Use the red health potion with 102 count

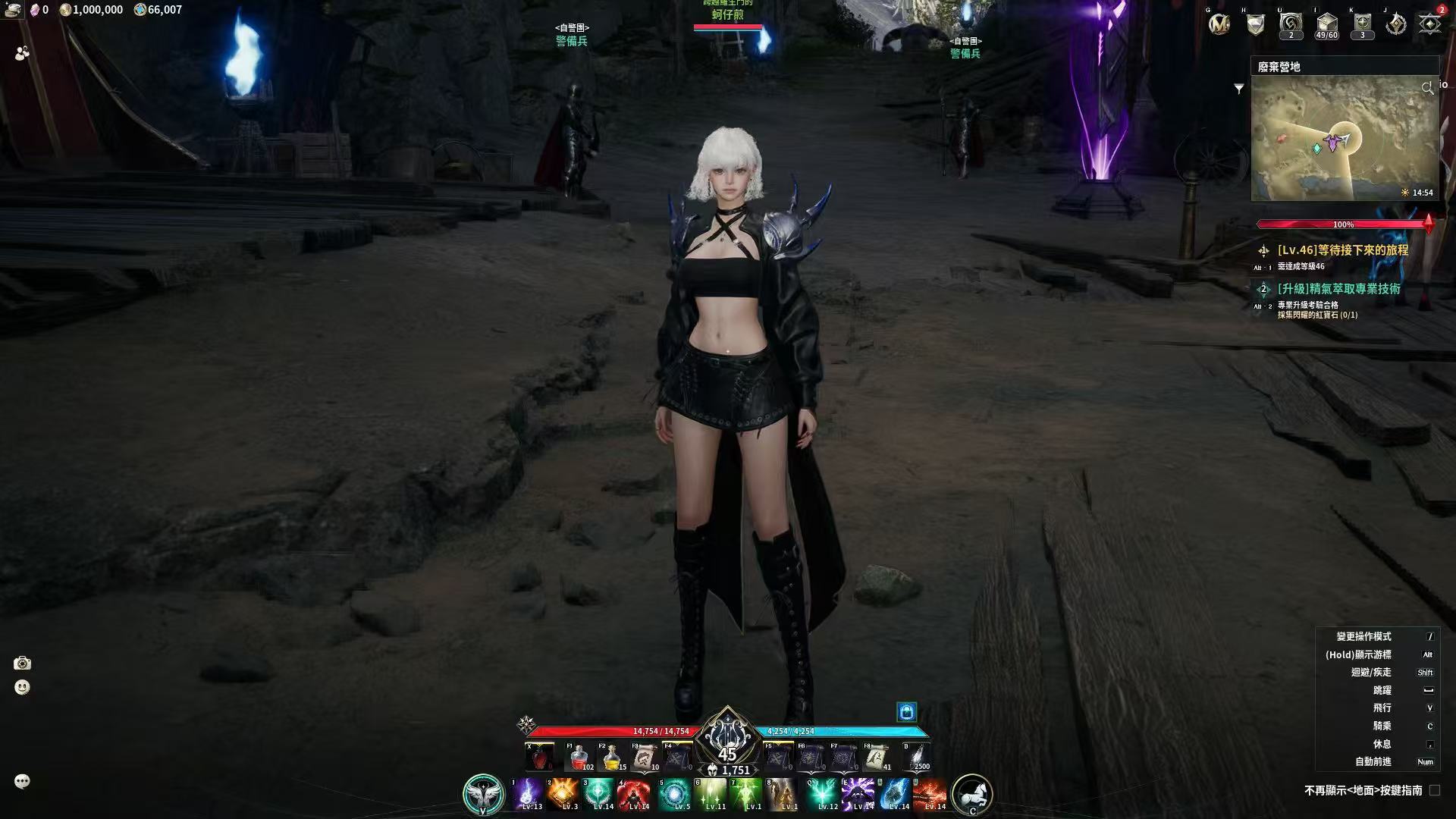579,757
